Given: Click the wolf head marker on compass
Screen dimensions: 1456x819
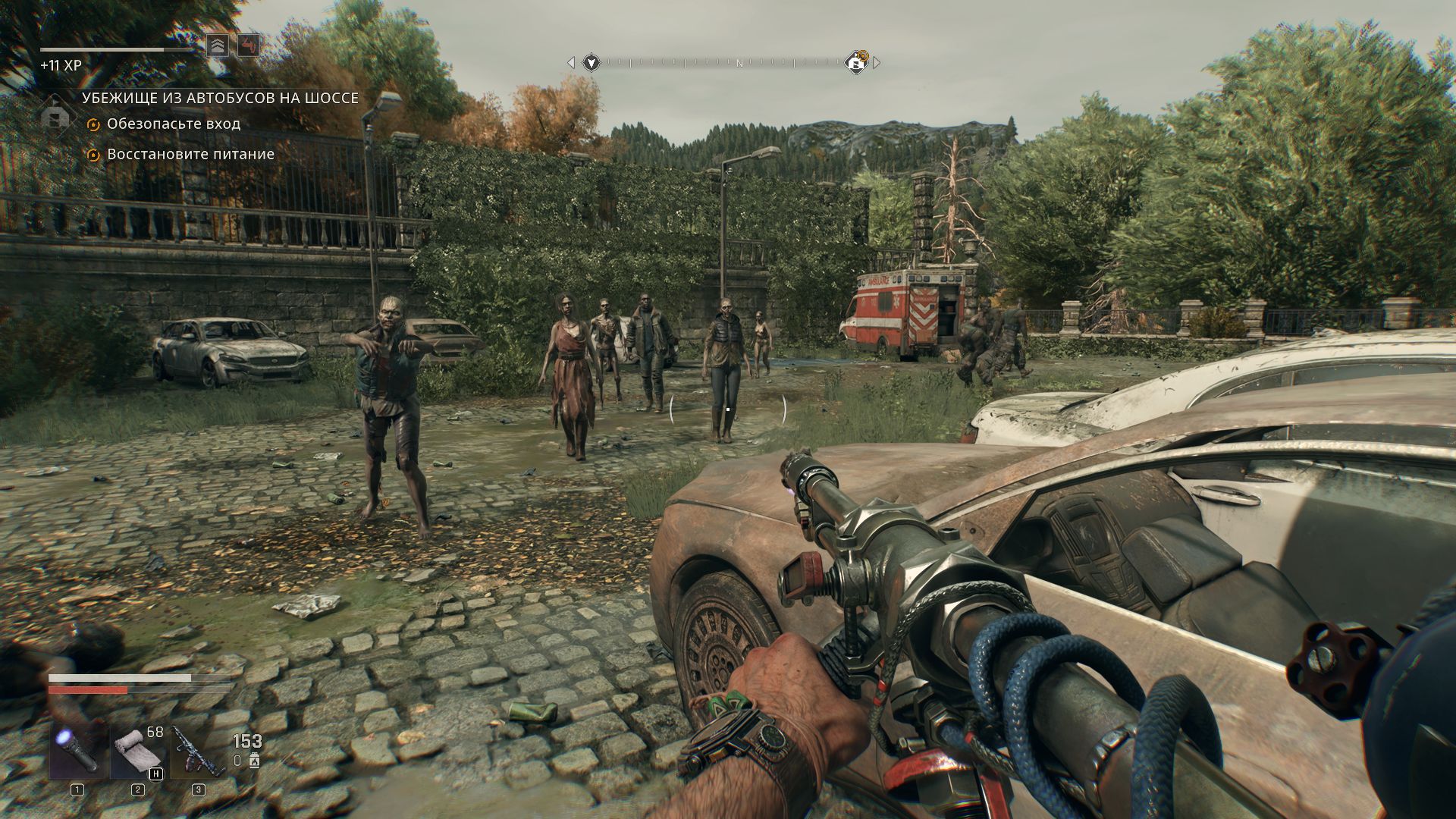Looking at the screenshot, I should (591, 63).
